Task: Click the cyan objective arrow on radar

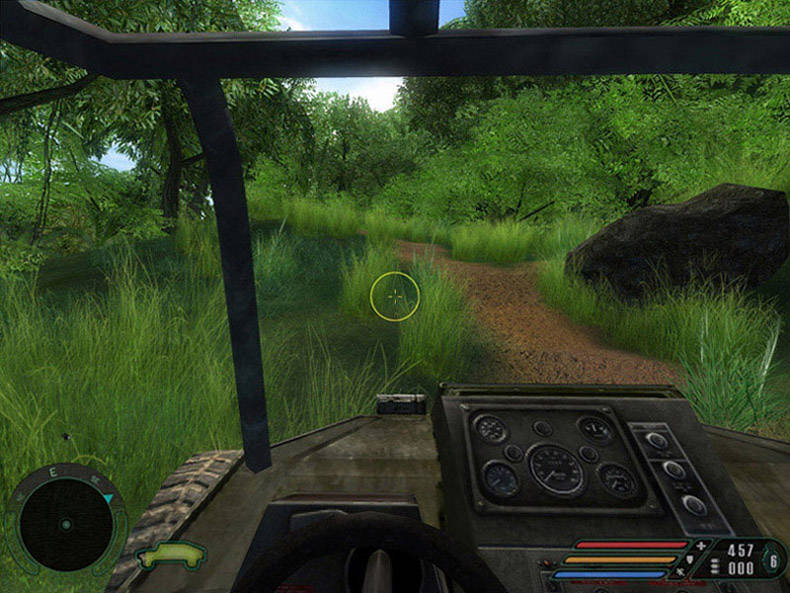Action: click(x=107, y=497)
